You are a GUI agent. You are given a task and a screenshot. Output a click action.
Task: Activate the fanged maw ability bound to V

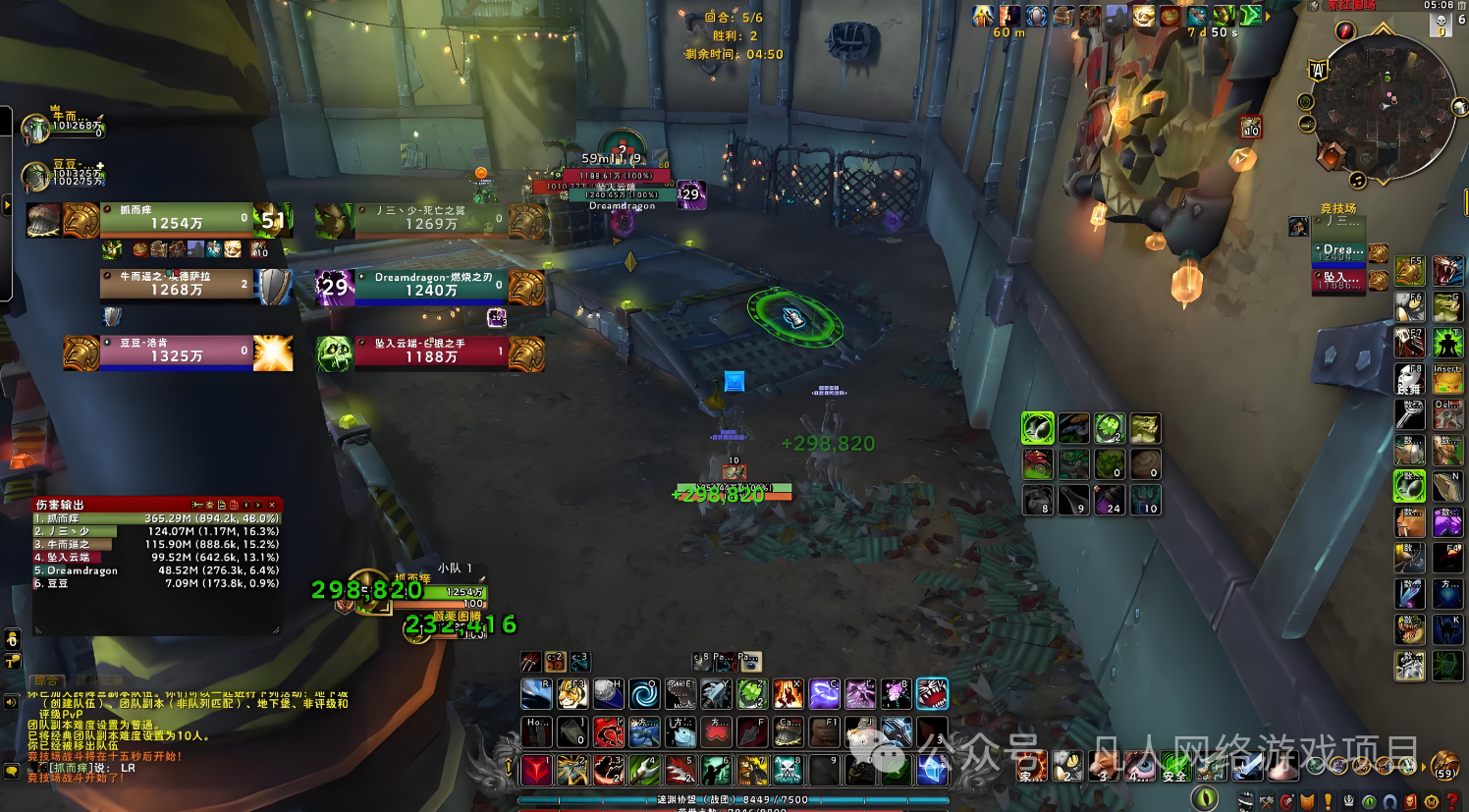click(x=931, y=694)
